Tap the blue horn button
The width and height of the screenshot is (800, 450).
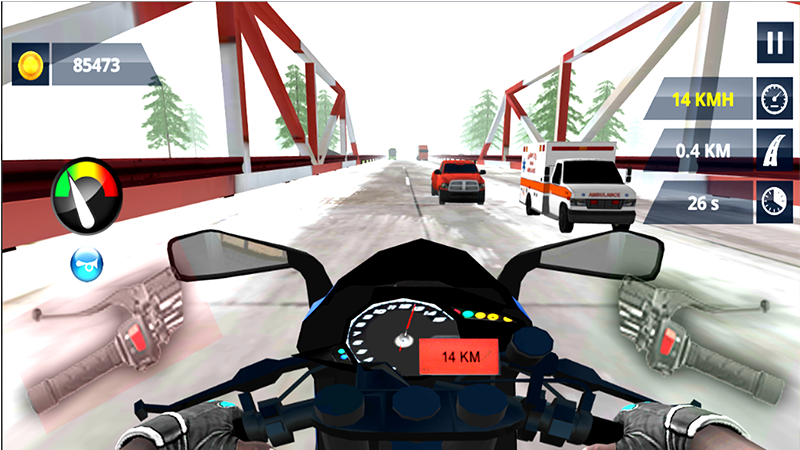tap(87, 264)
